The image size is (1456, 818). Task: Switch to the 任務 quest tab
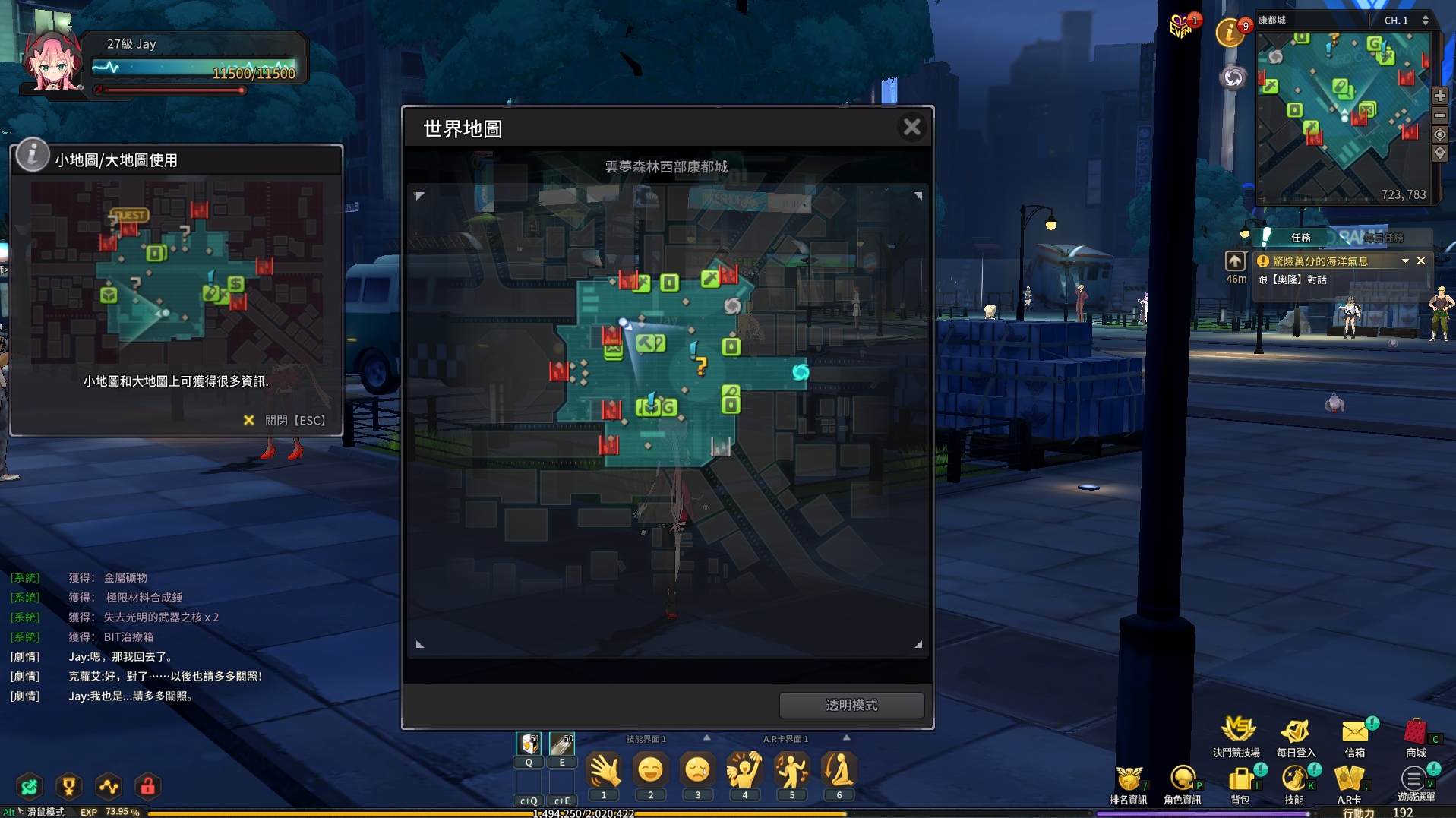point(1300,238)
